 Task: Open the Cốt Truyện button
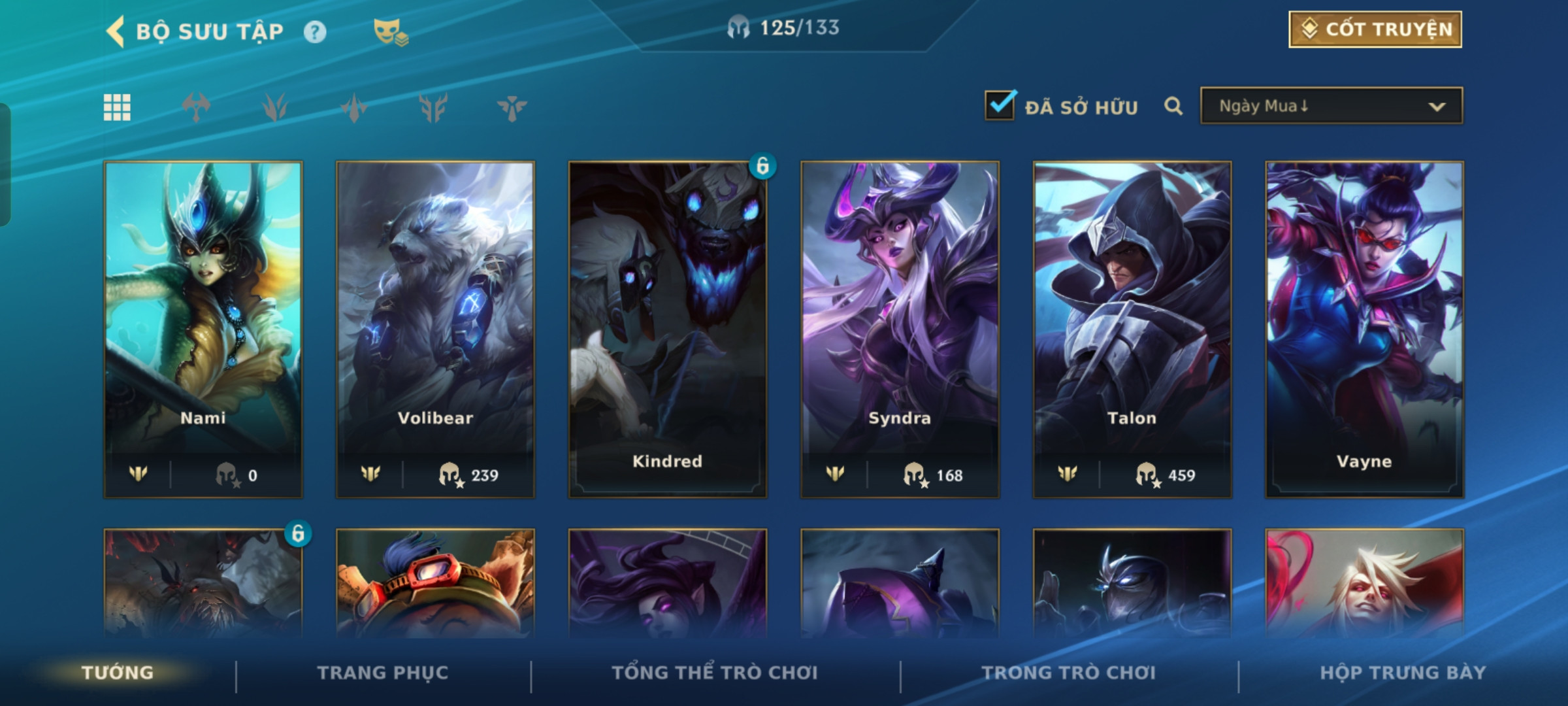tap(1375, 29)
